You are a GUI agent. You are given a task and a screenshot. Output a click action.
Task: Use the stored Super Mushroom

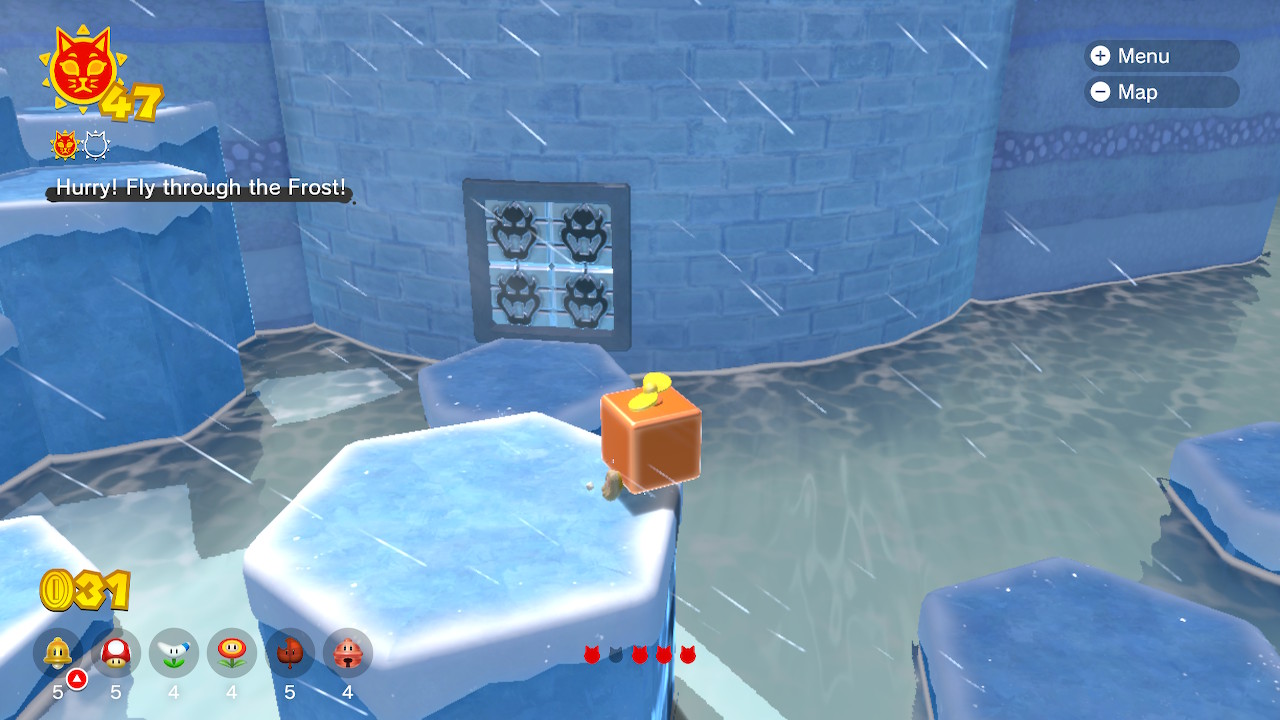point(116,654)
